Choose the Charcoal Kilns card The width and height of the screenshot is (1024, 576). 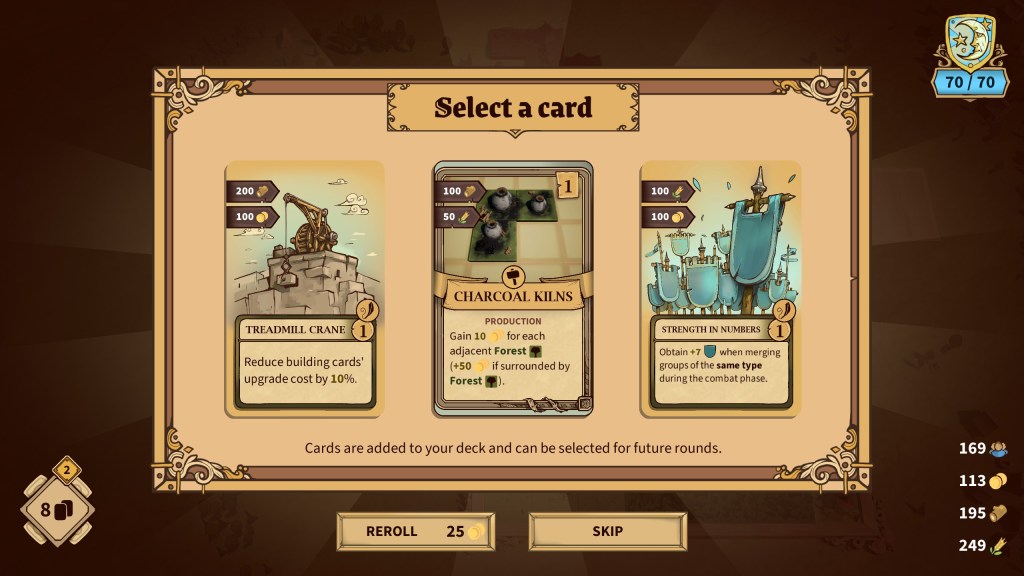[x=512, y=288]
